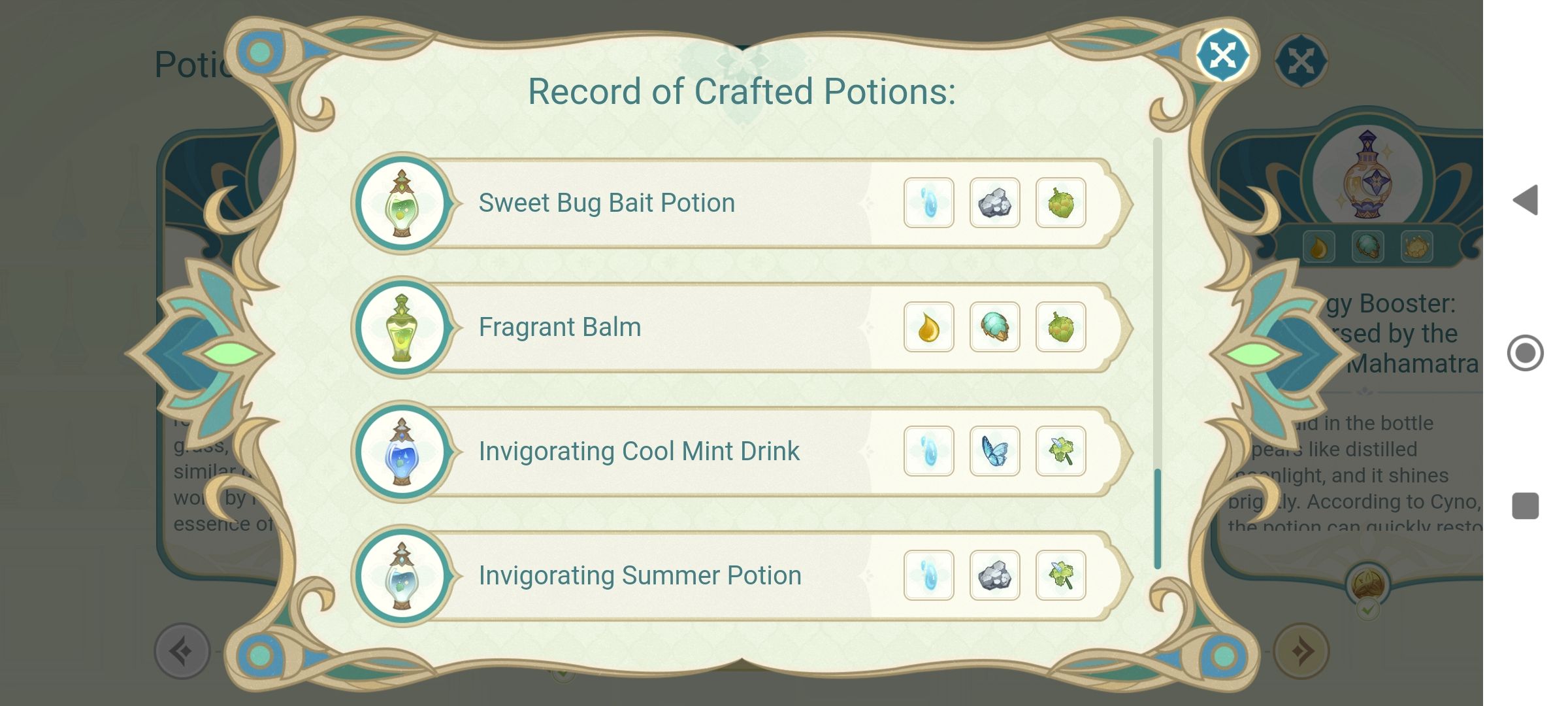Viewport: 1568px width, 706px height.
Task: Open the Invigorating Cool Mint Drink bottle icon
Action: coord(401,450)
